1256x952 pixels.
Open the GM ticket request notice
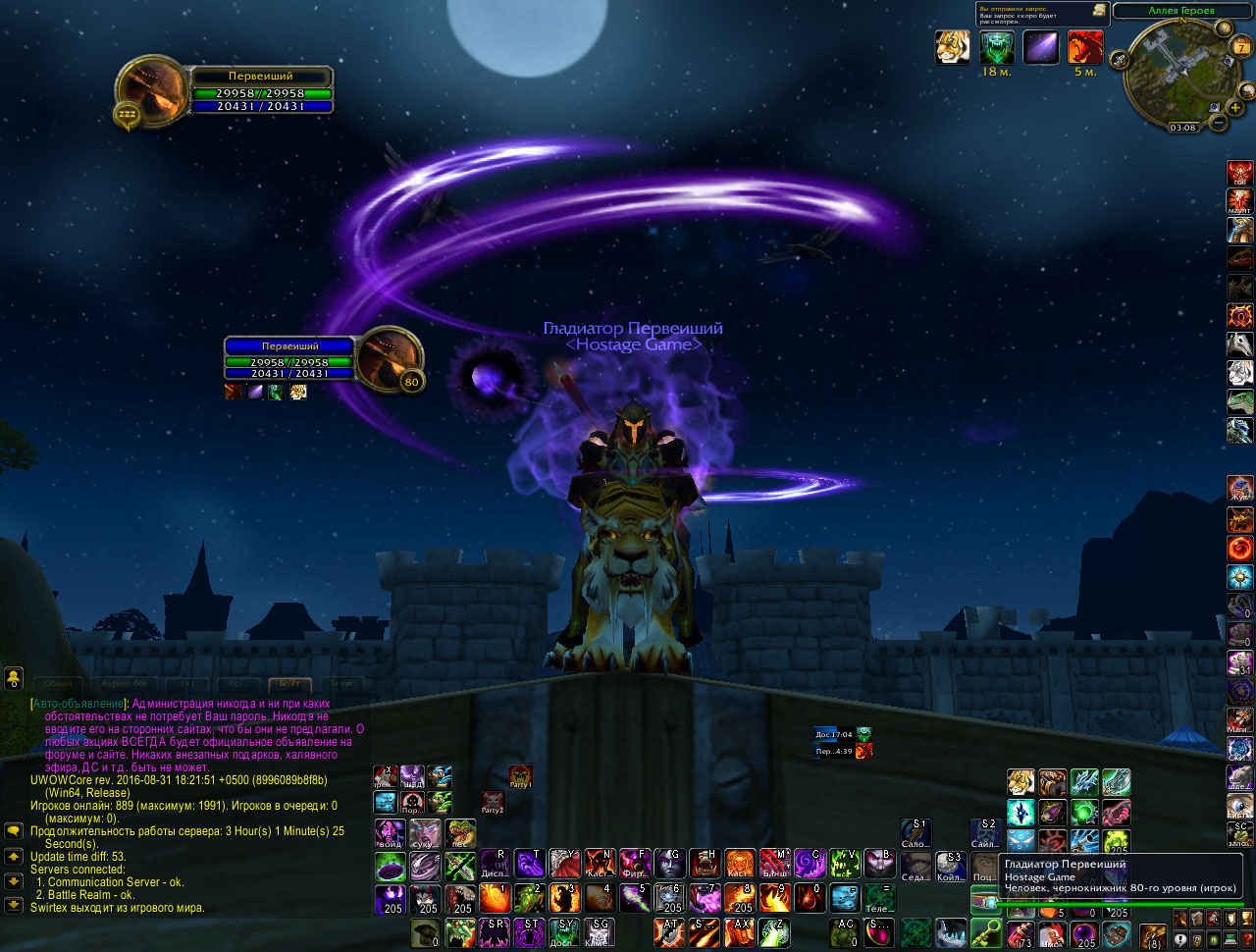point(1042,14)
